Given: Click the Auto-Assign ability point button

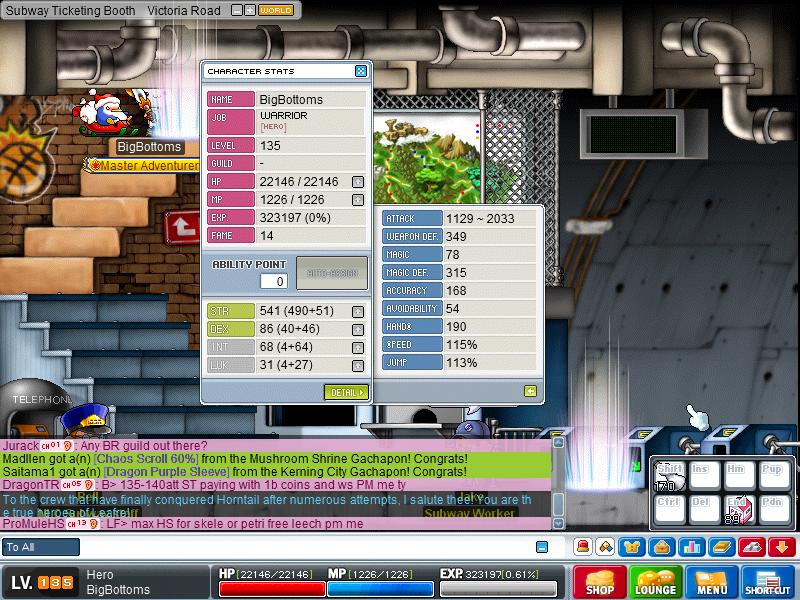Looking at the screenshot, I should [332, 273].
